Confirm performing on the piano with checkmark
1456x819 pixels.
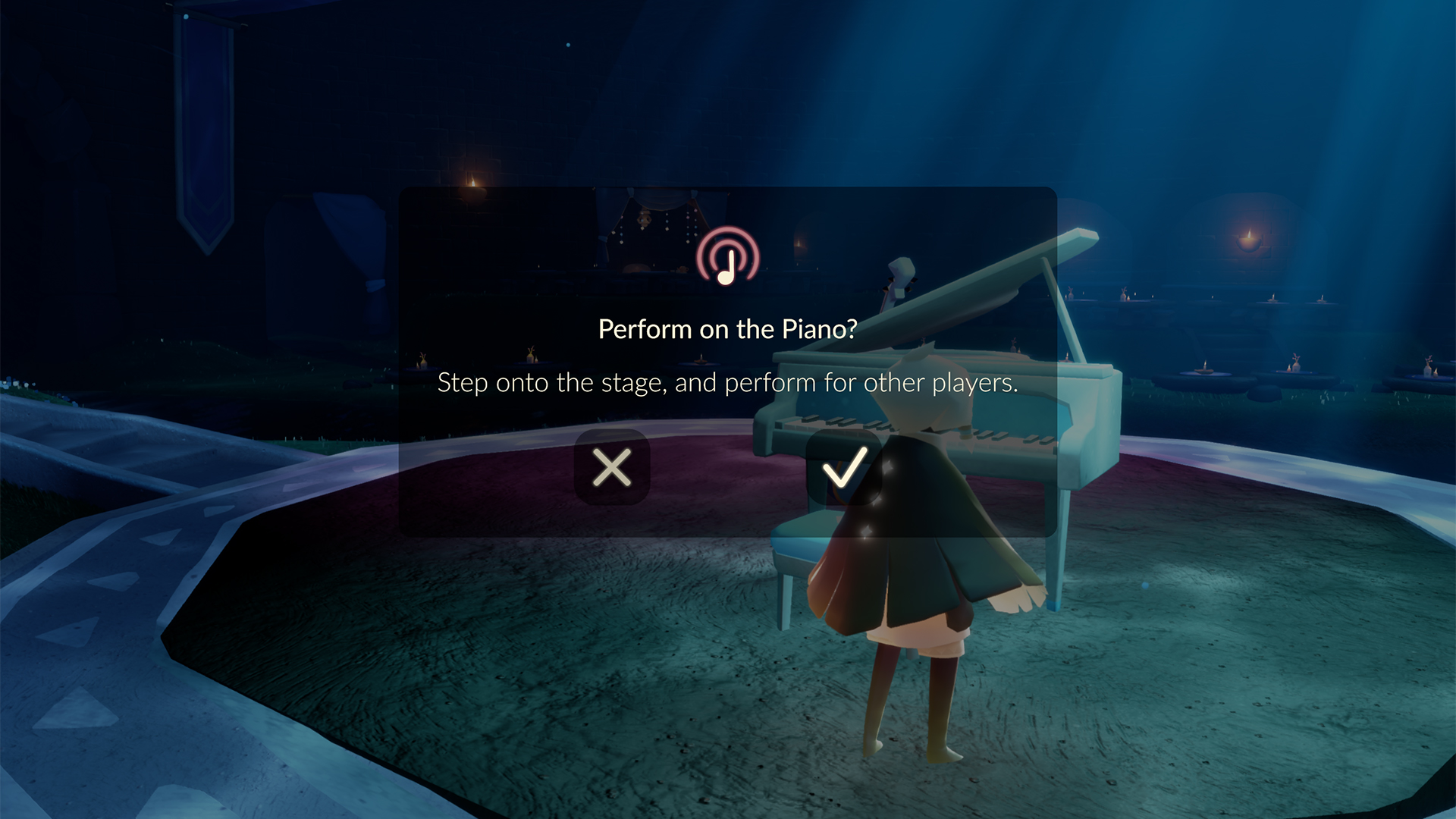tap(843, 468)
